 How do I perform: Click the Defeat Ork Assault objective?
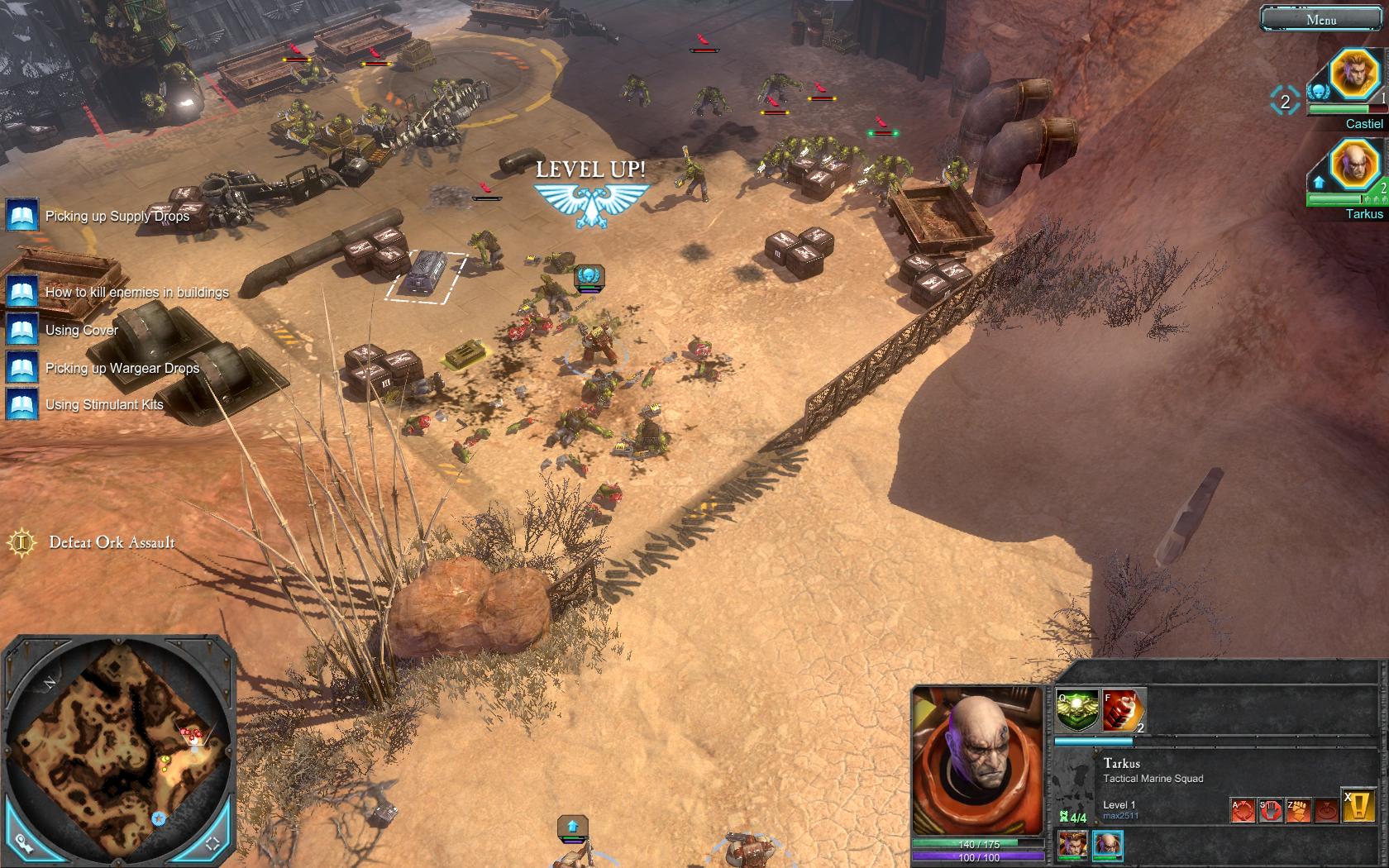112,542
